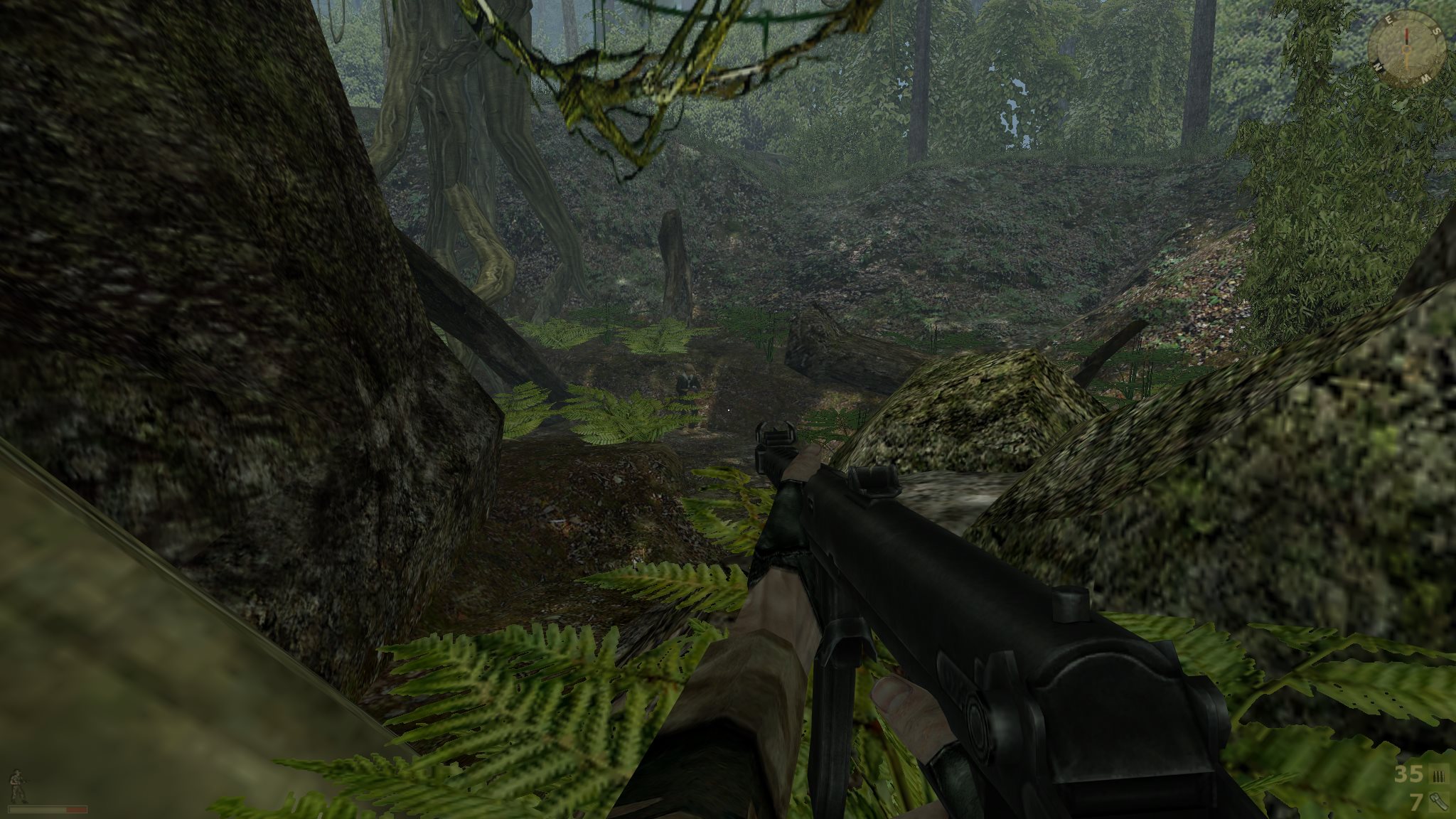Click the bullets ammo icon beside 35
The width and height of the screenshot is (1456, 819).
click(1438, 775)
